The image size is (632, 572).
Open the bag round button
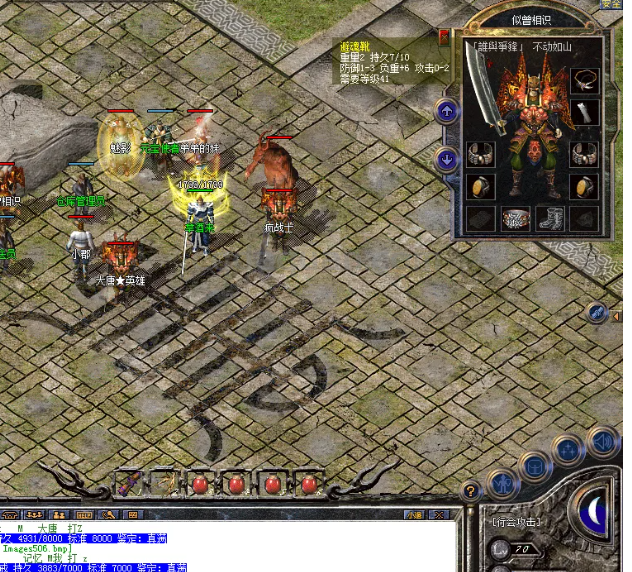coord(534,464)
